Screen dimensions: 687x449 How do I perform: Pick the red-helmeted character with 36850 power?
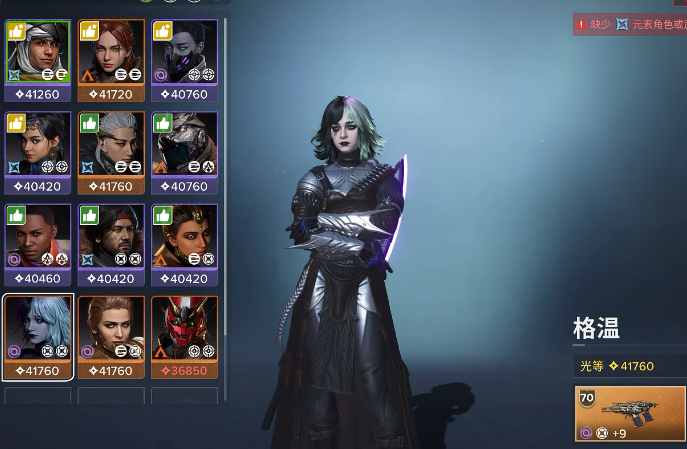184,329
